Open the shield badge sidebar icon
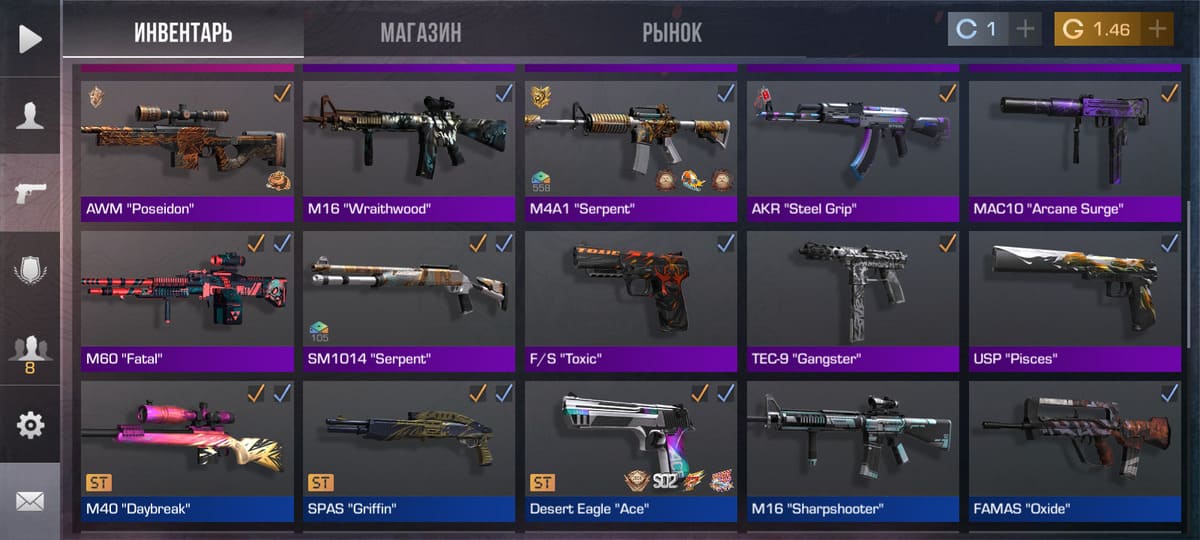The height and width of the screenshot is (540, 1200). pyautogui.click(x=30, y=271)
